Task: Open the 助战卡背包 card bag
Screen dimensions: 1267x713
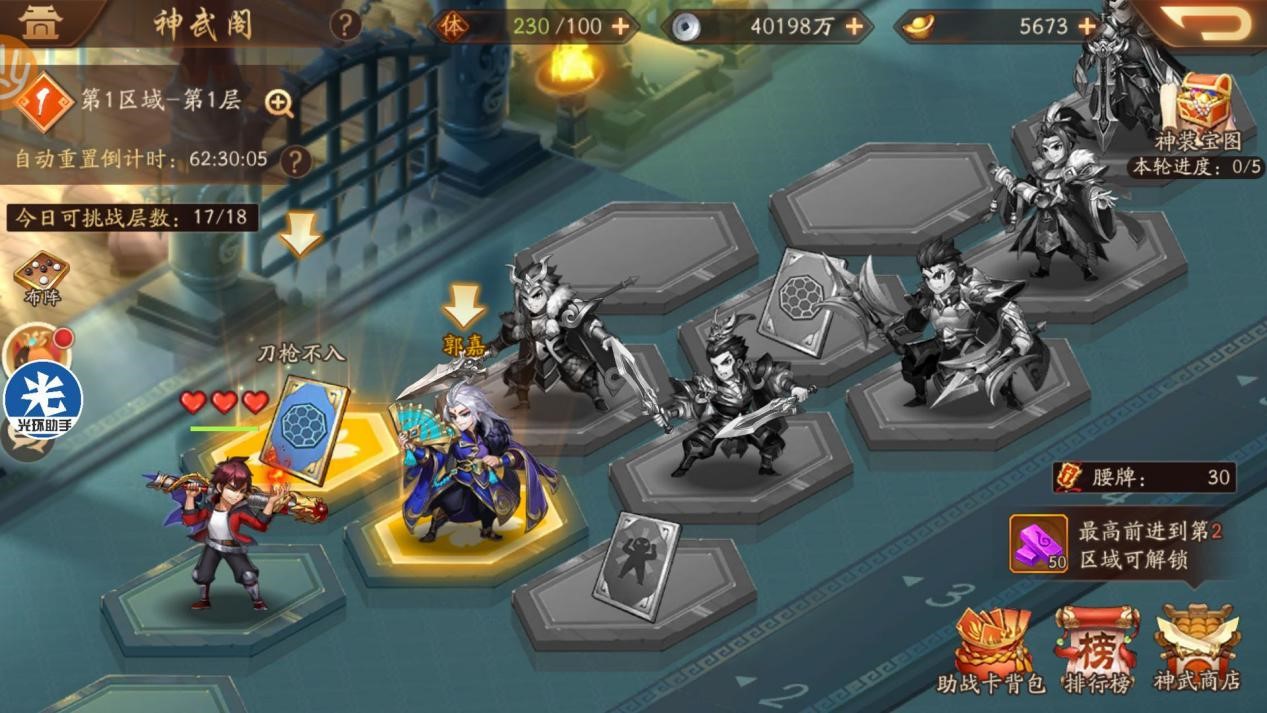Action: click(991, 648)
